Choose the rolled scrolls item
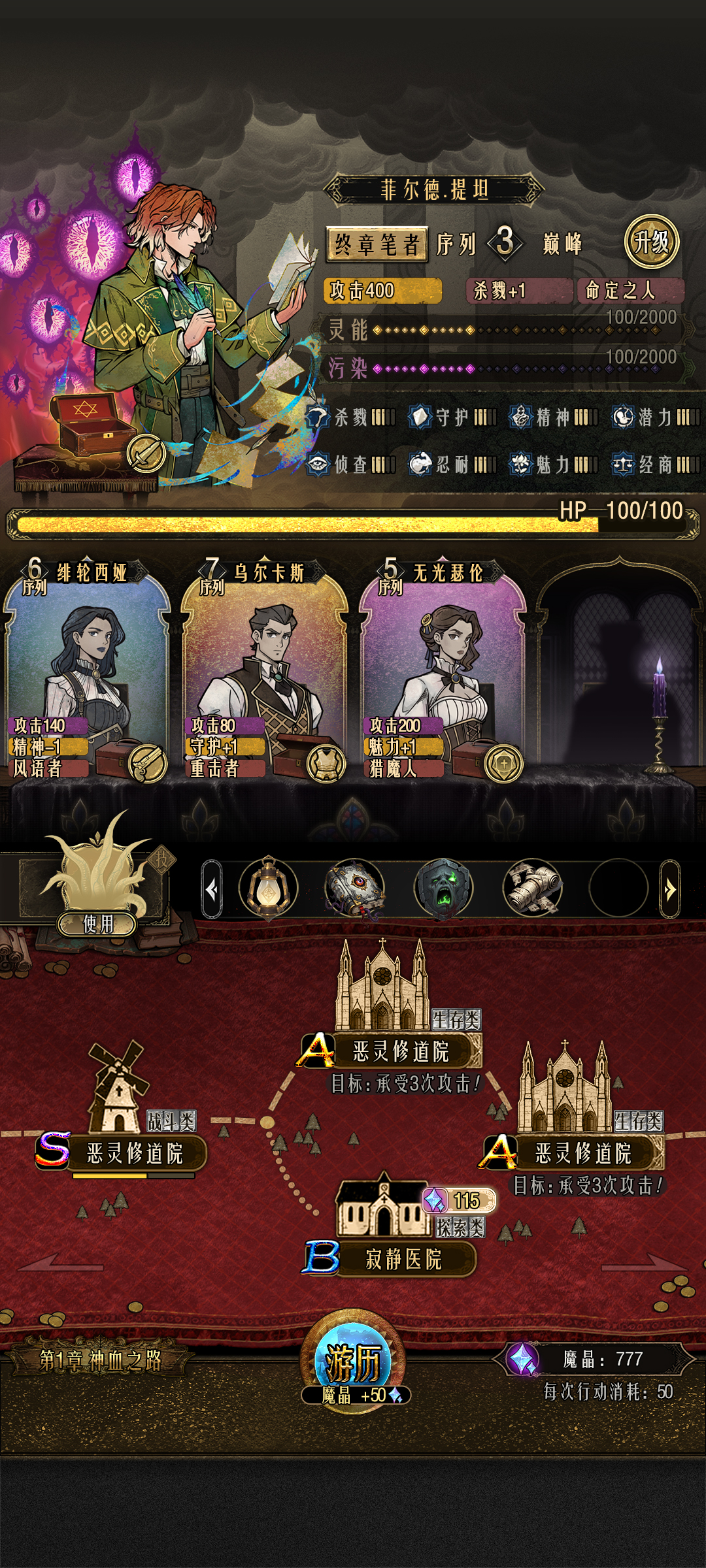The width and height of the screenshot is (706, 1568). coord(532,889)
